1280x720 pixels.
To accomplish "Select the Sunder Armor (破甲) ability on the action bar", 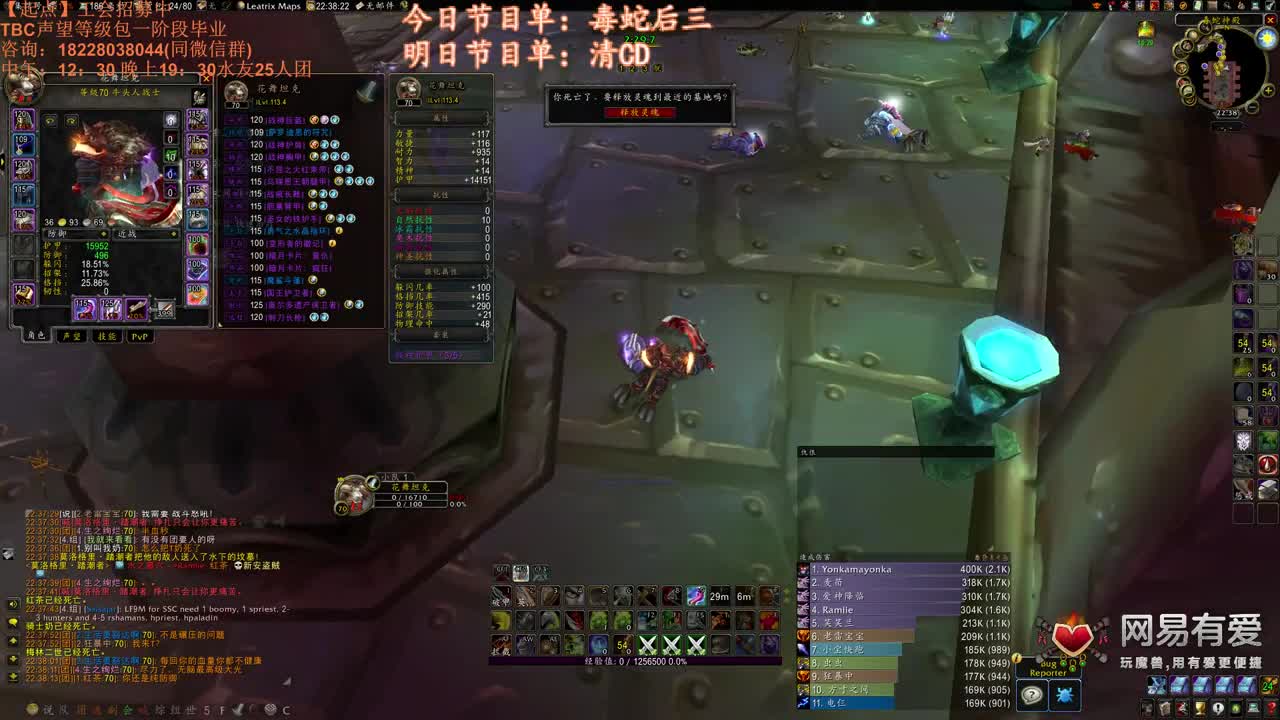I will pos(500,595).
